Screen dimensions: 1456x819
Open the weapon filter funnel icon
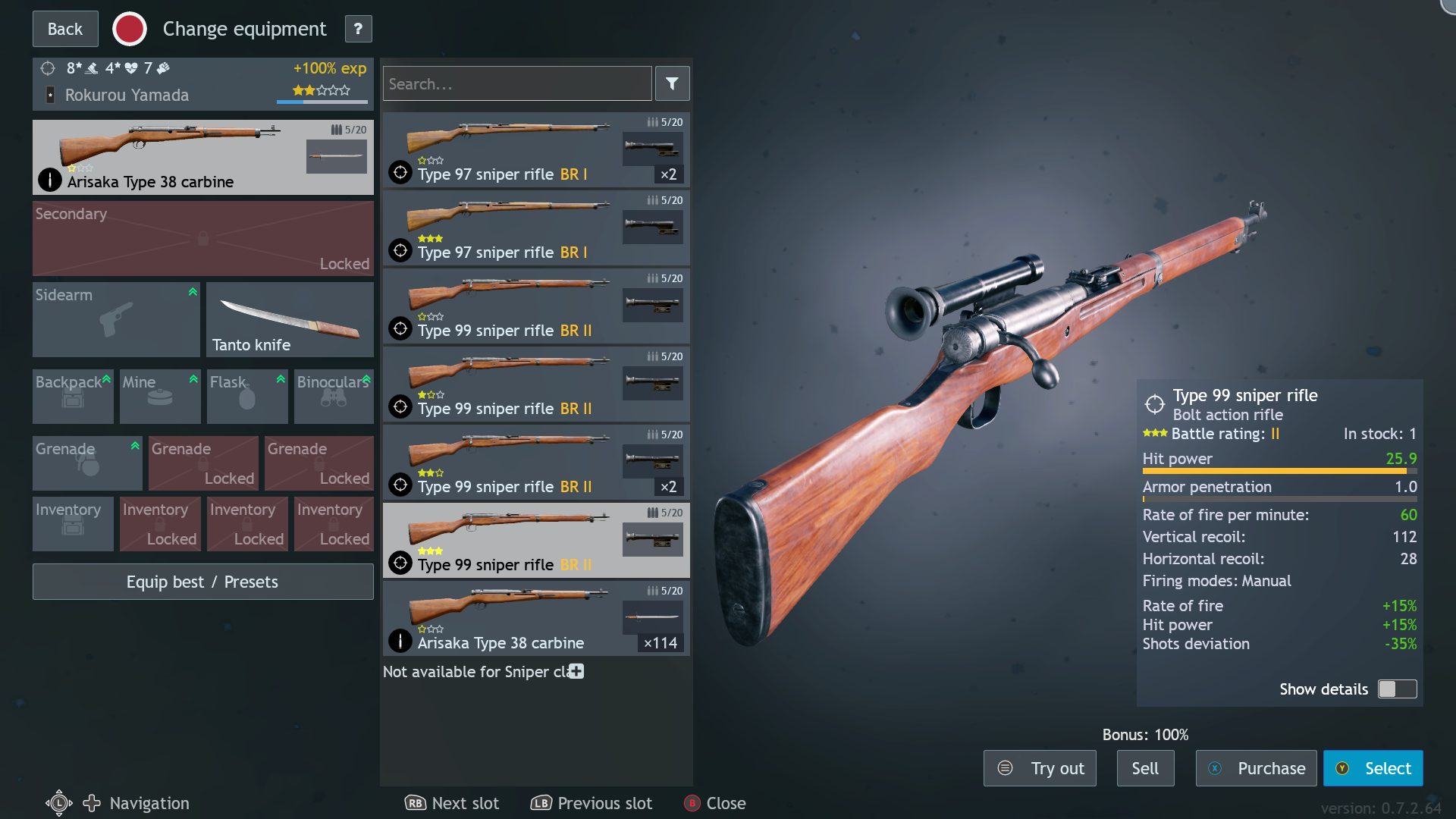[x=672, y=83]
